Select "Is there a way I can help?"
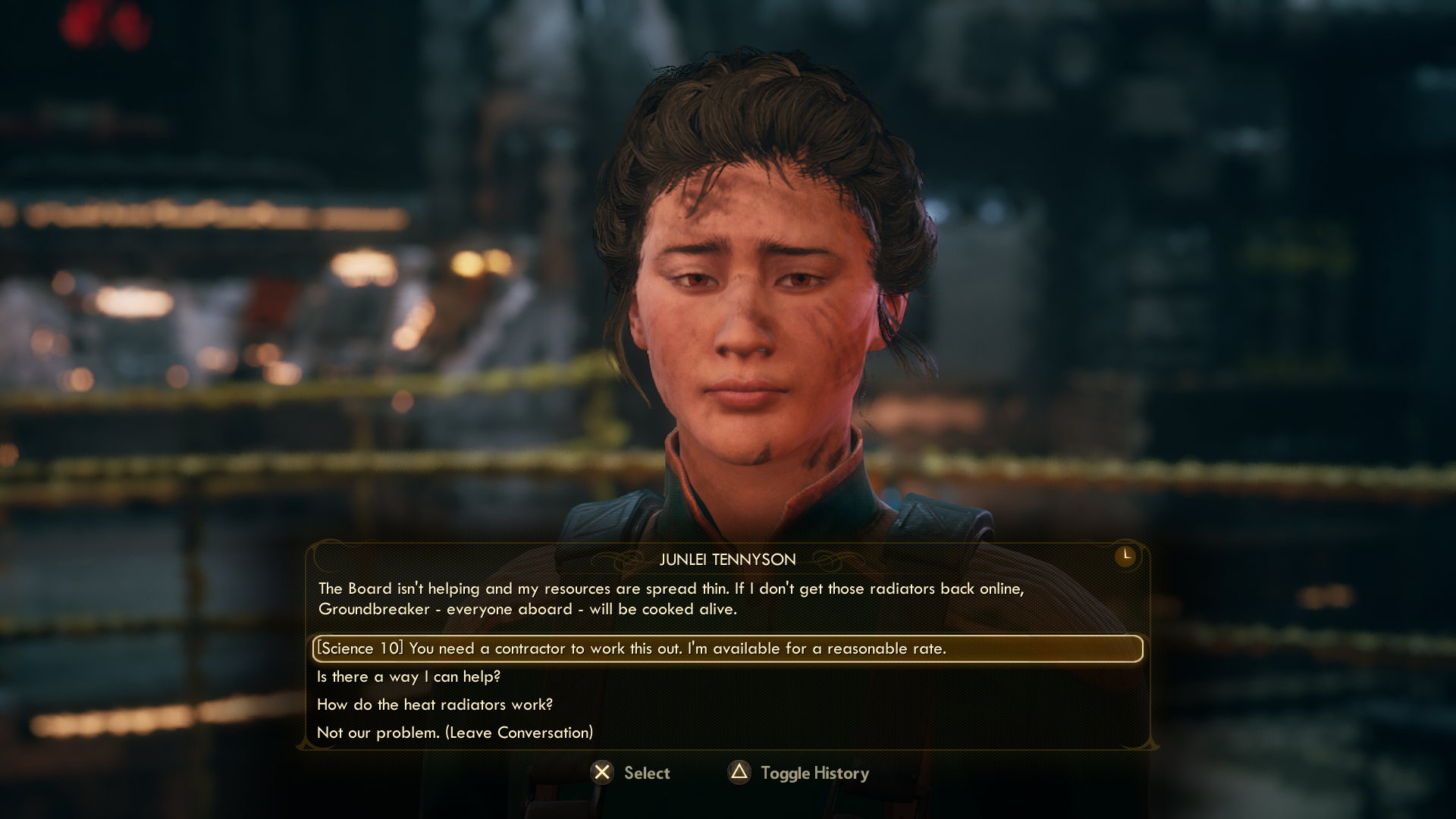Screen dimensions: 1456x819 [x=409, y=676]
